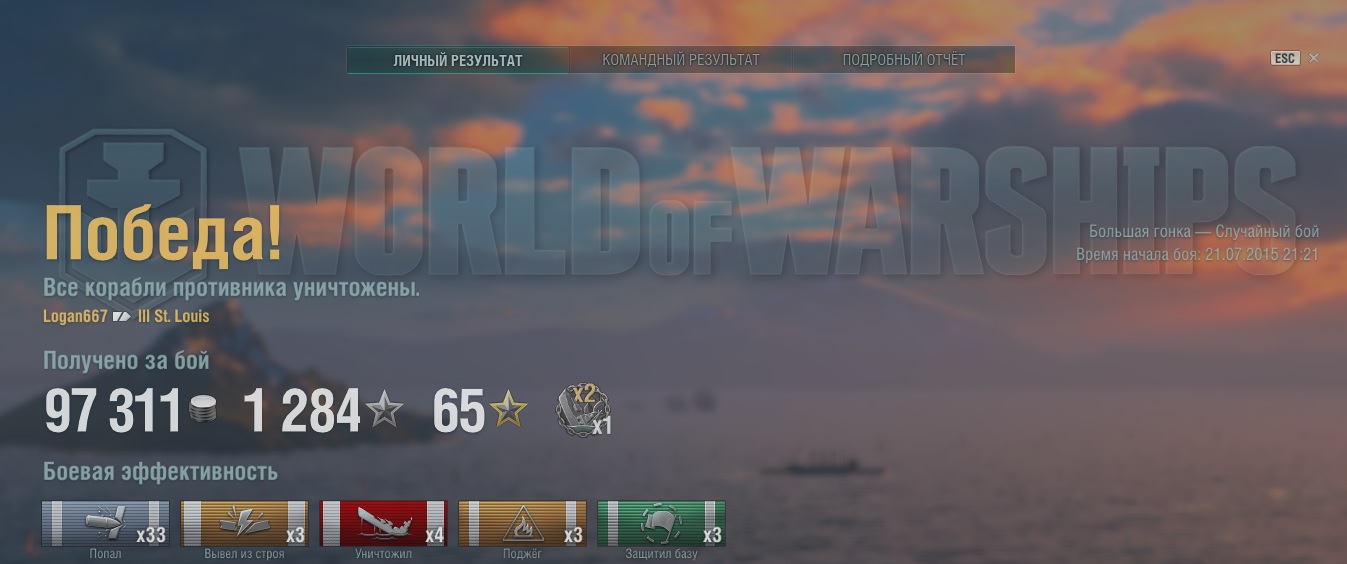Close the battle results screen with X
This screenshot has height=564, width=1347.
(x=1314, y=58)
